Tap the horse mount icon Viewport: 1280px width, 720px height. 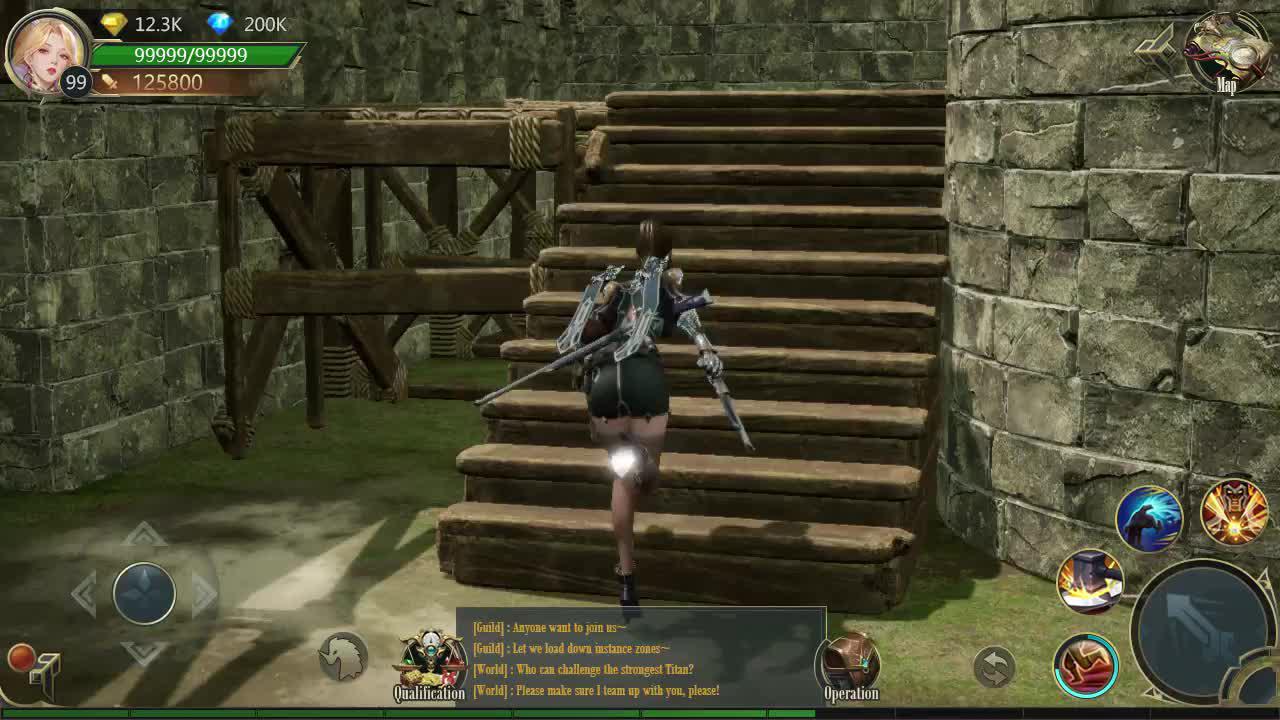coord(341,657)
